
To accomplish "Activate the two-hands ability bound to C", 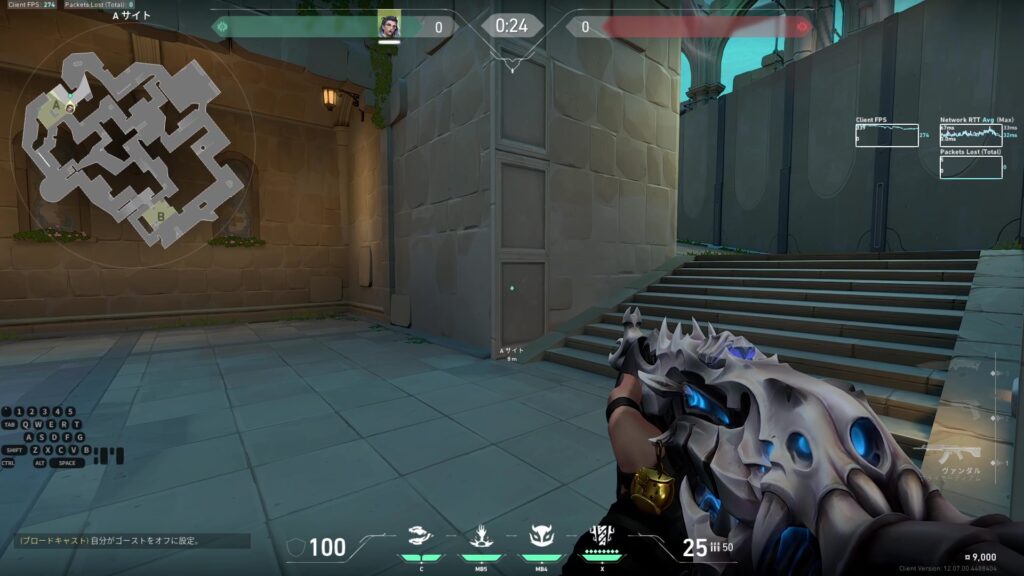I will coord(420,537).
